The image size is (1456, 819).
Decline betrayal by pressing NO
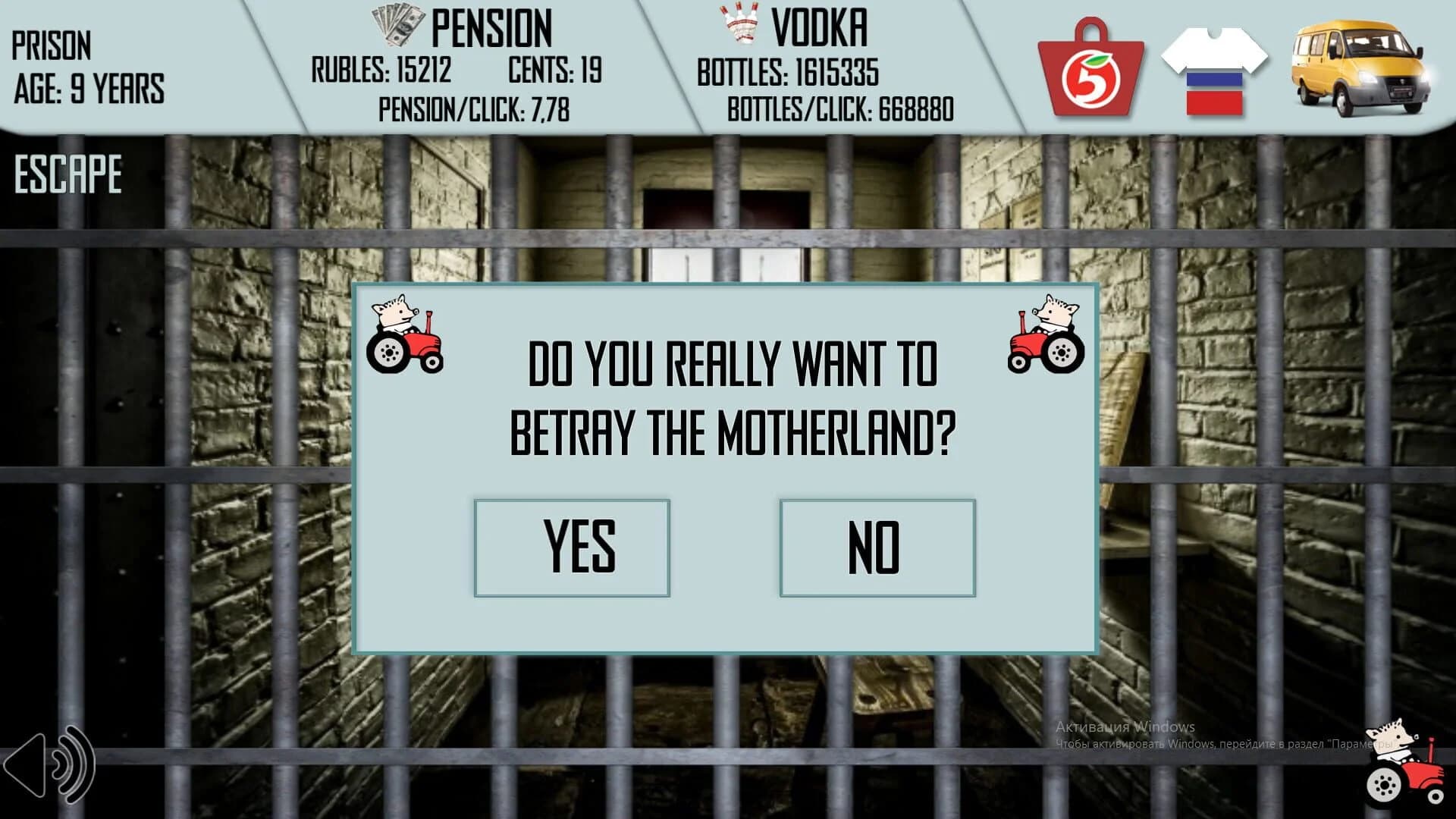(x=877, y=548)
